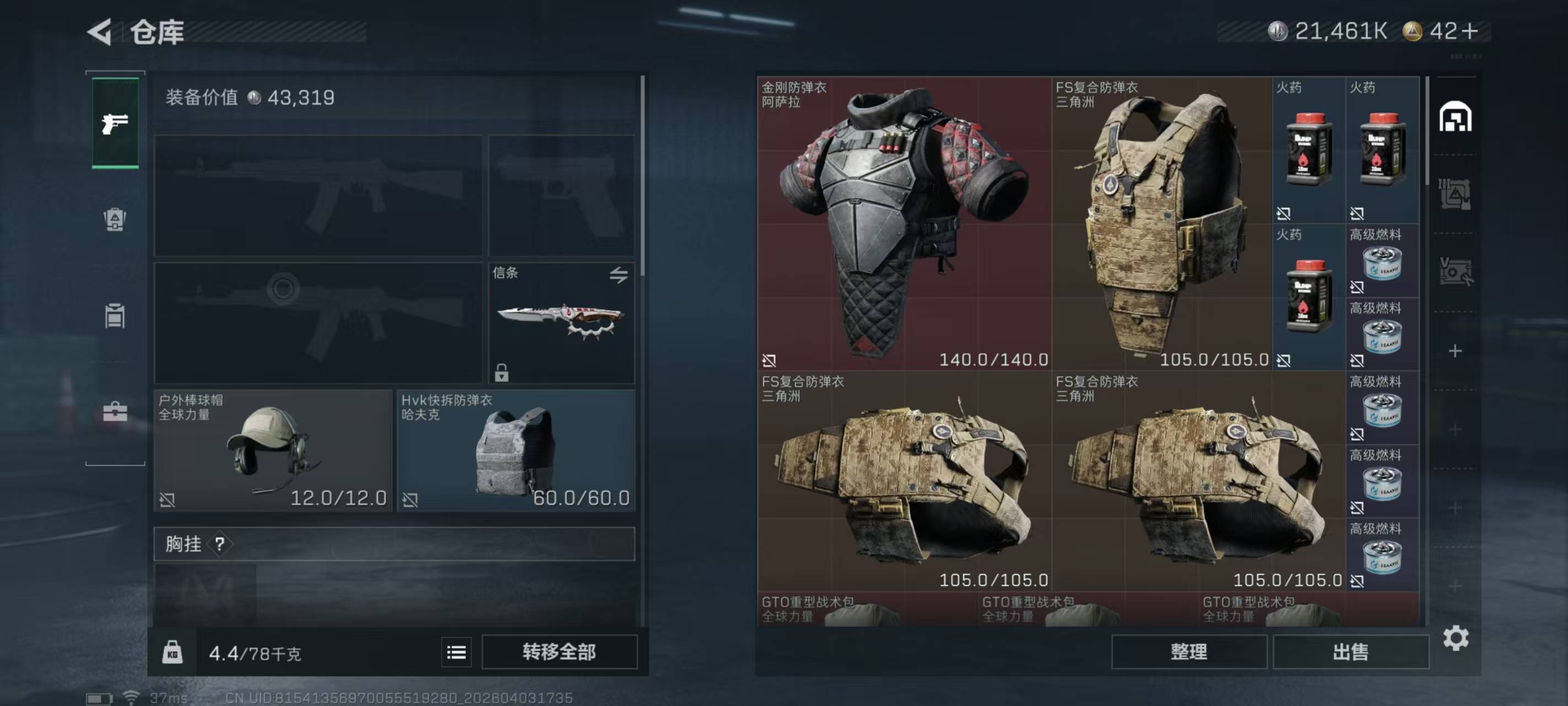Select the briefcase tab in sidebar

click(115, 412)
